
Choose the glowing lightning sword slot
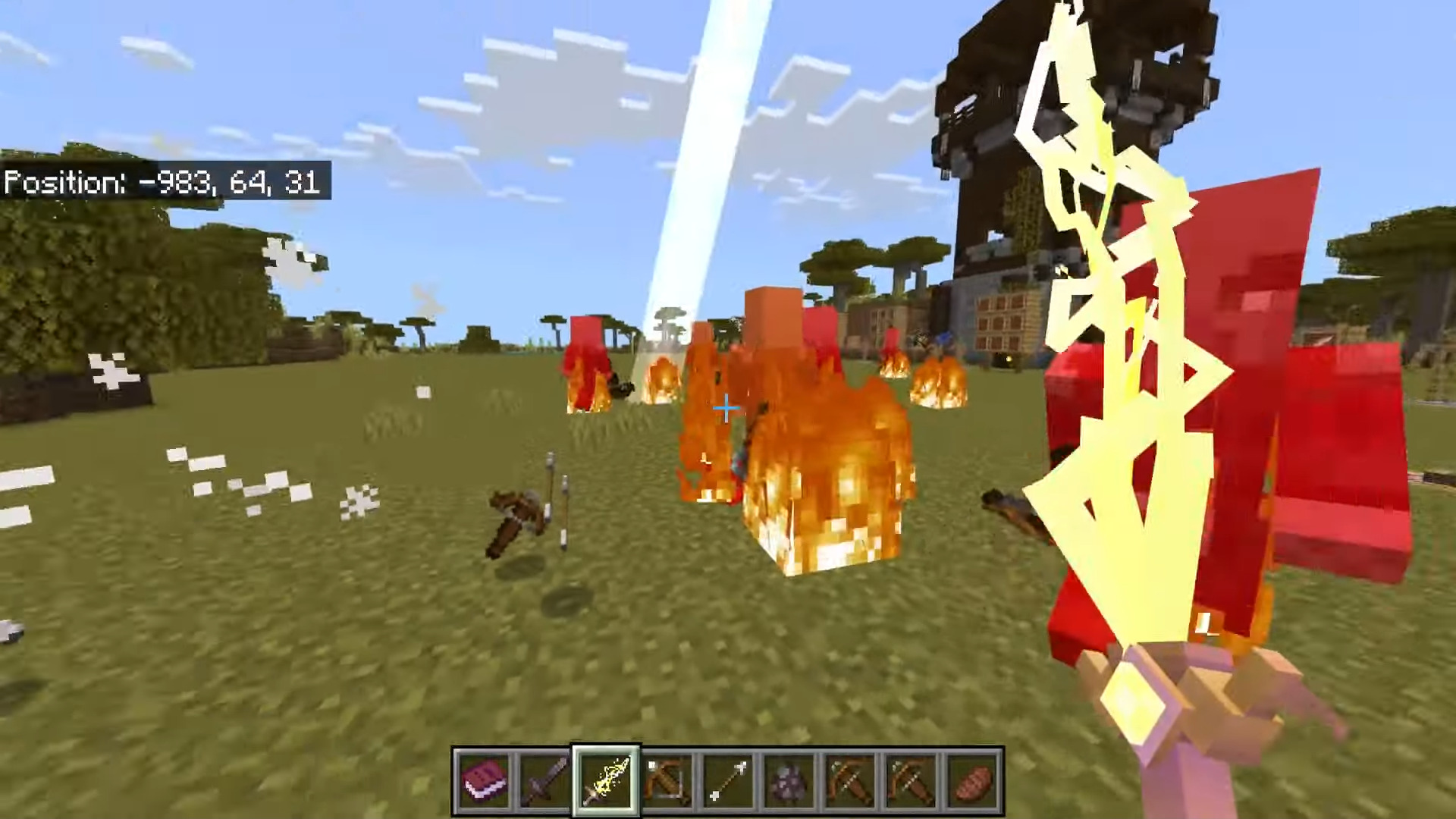(606, 781)
